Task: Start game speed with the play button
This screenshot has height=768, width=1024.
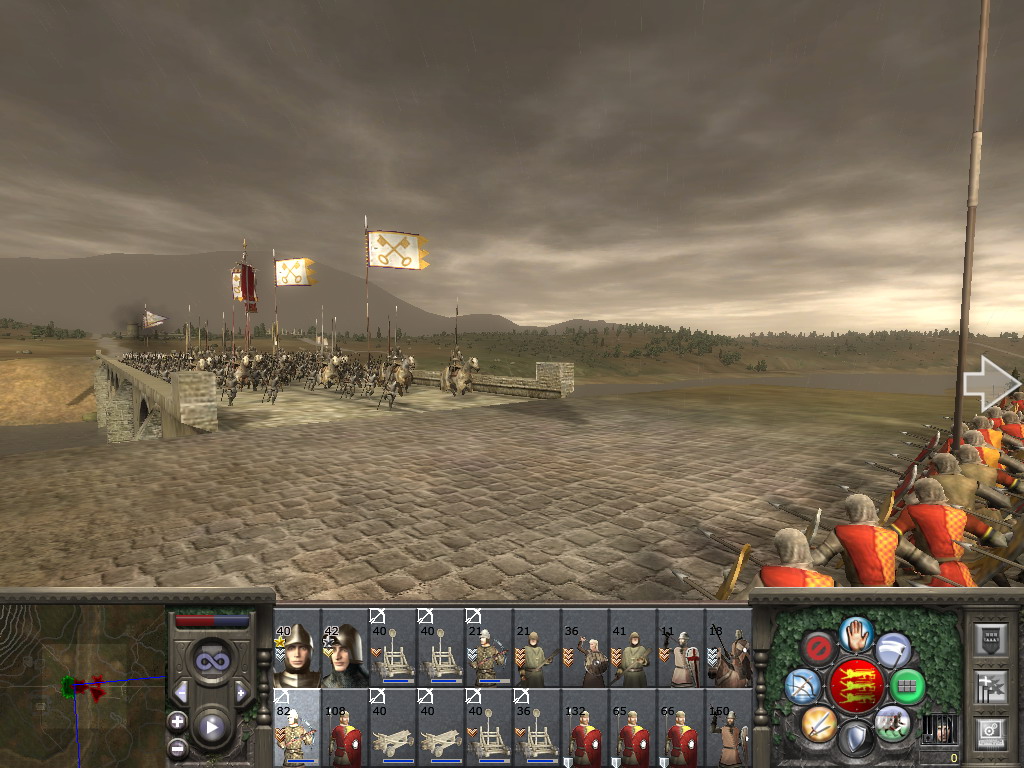Action: pyautogui.click(x=212, y=727)
